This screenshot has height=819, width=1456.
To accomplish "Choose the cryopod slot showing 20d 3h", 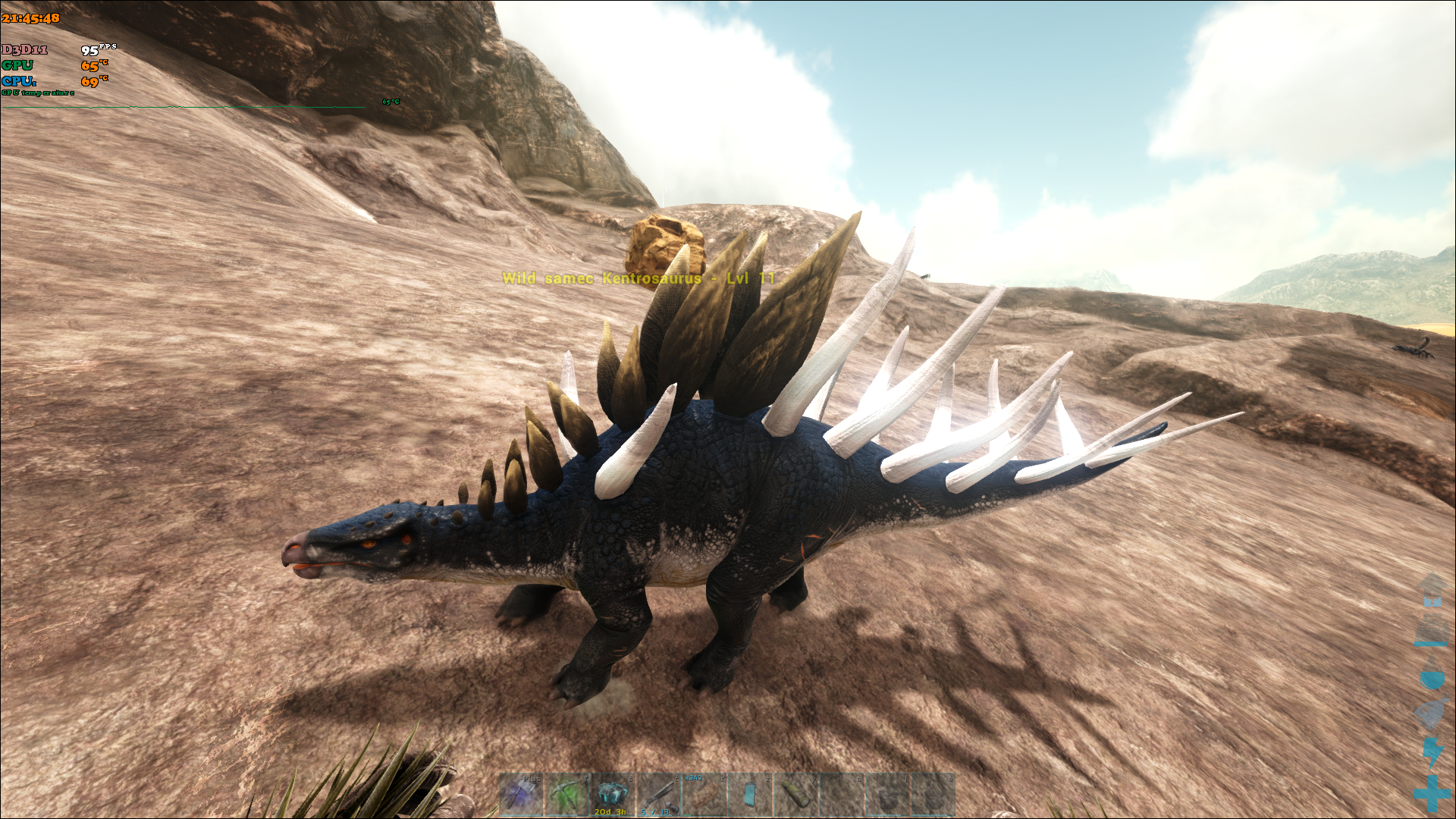I will point(612,795).
